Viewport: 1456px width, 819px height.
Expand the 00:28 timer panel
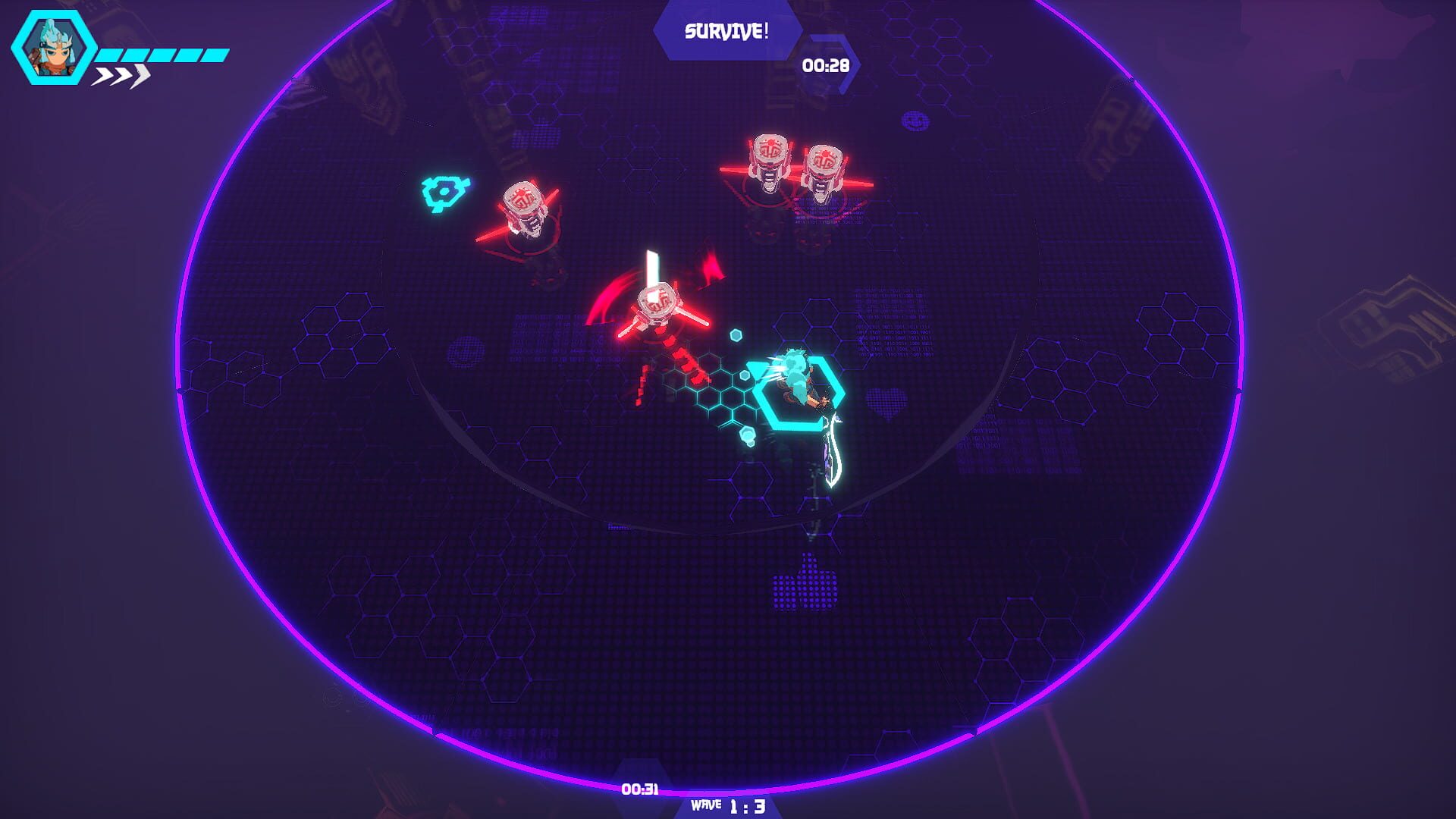pos(826,67)
